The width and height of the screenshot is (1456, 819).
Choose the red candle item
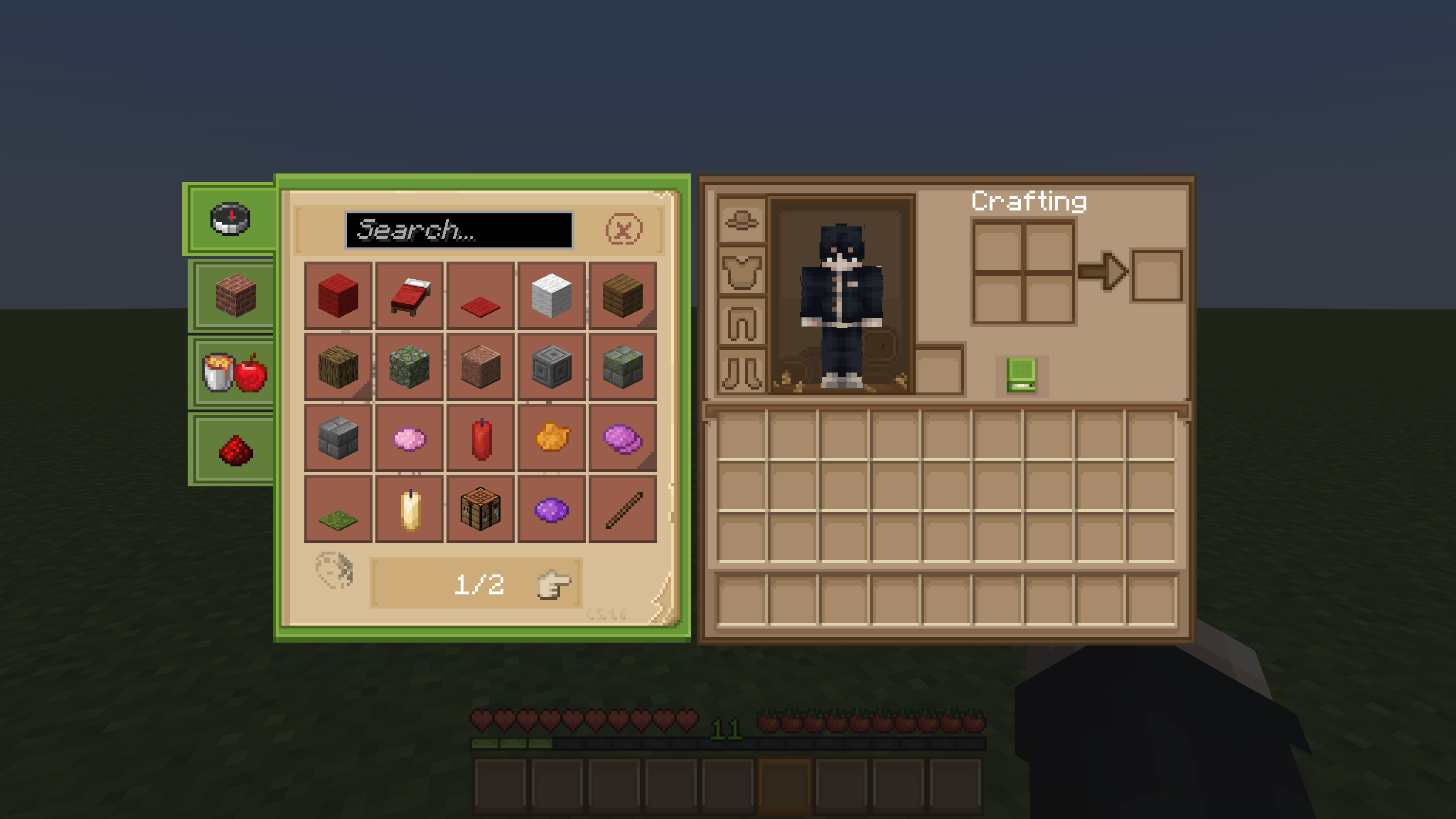pos(481,438)
